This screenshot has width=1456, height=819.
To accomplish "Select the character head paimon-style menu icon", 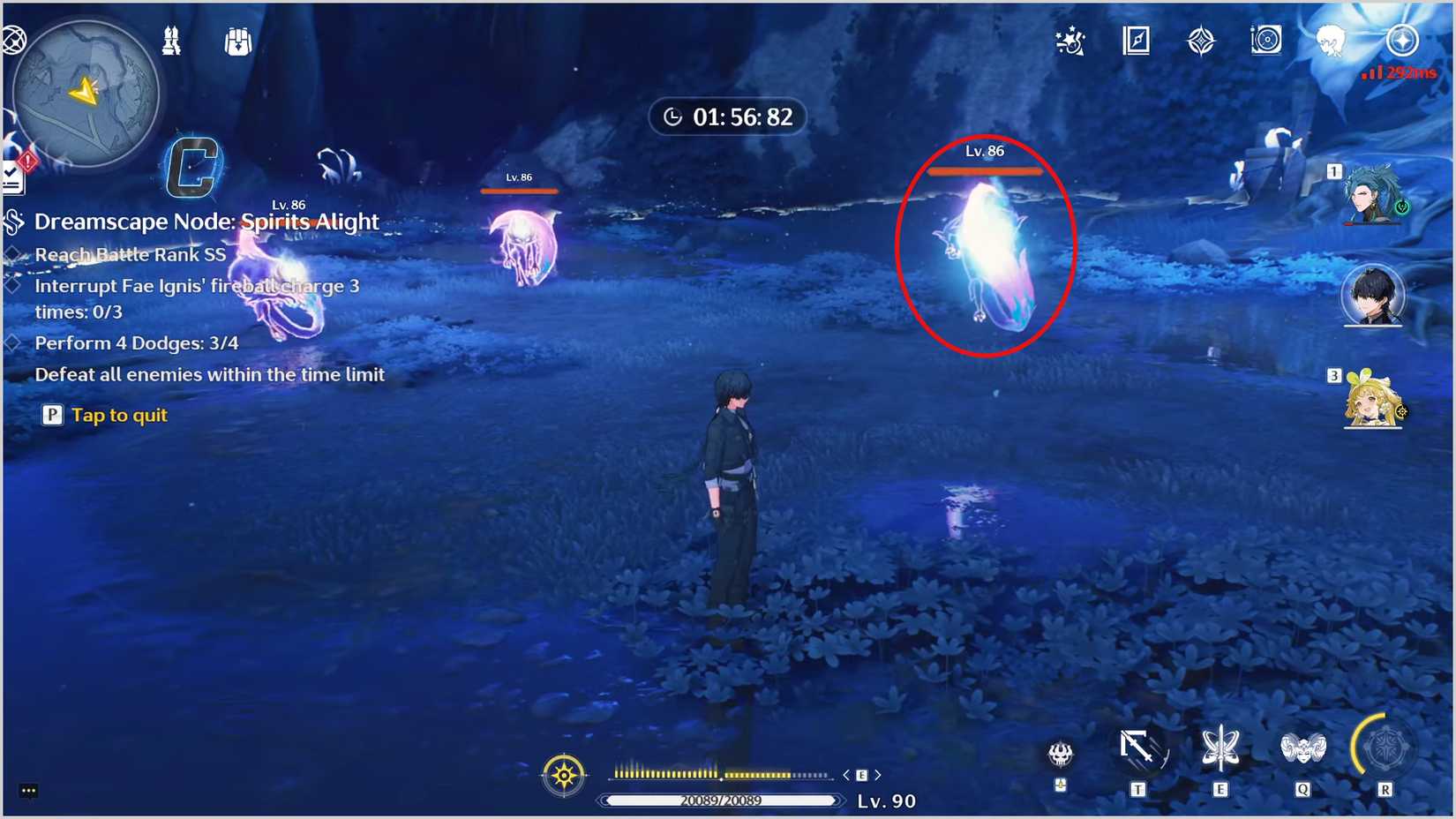I will pyautogui.click(x=1331, y=40).
